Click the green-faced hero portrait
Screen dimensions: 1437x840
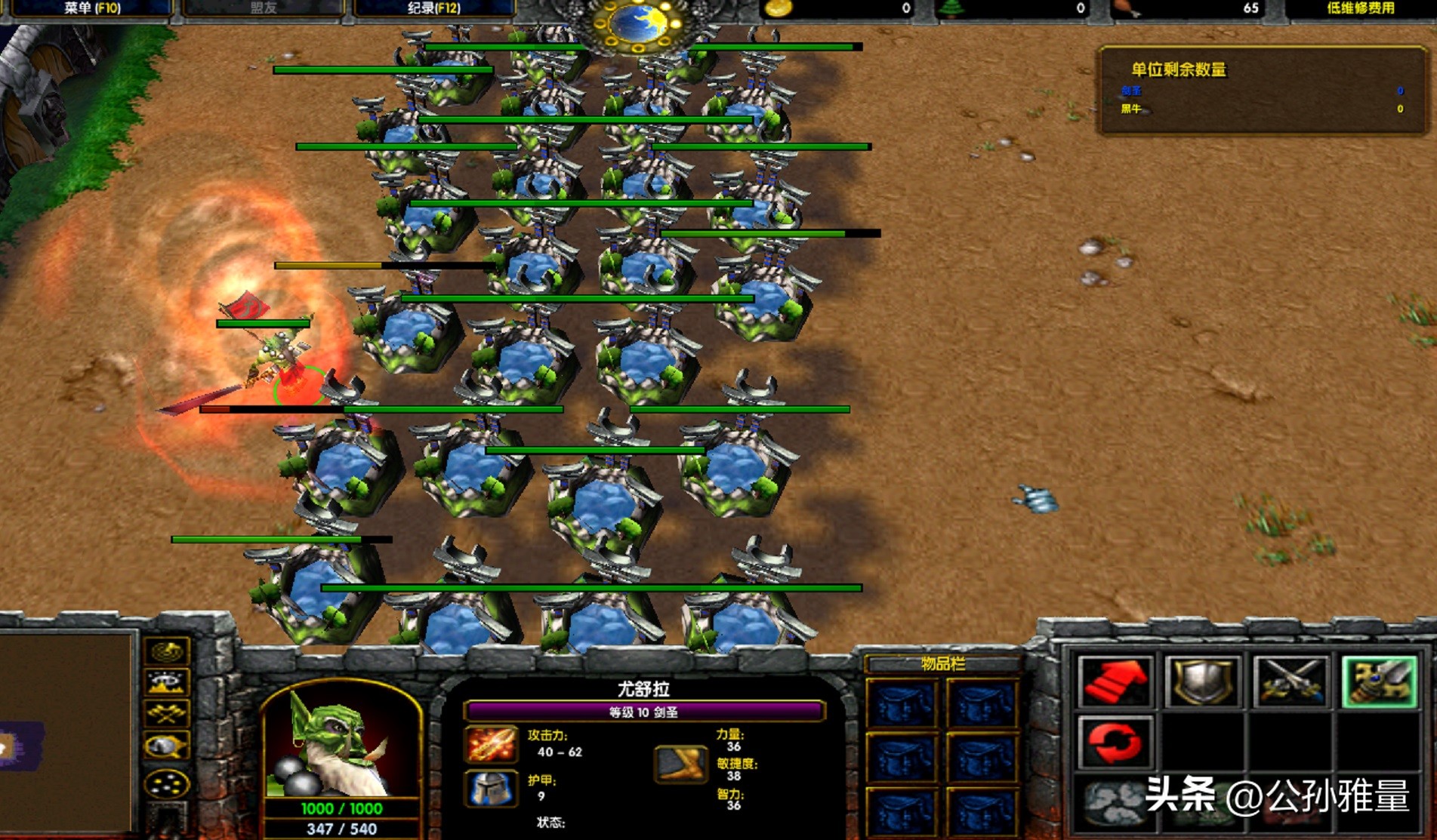pos(341,743)
